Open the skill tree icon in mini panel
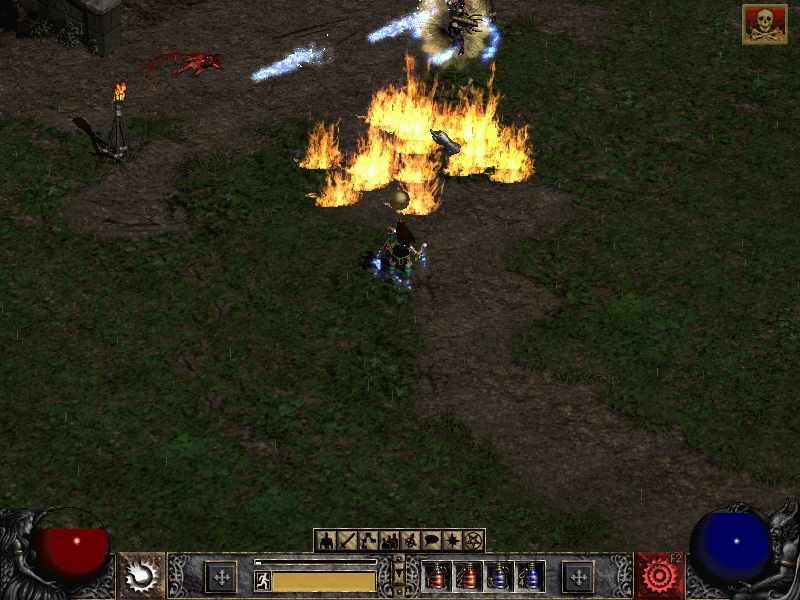 click(368, 541)
